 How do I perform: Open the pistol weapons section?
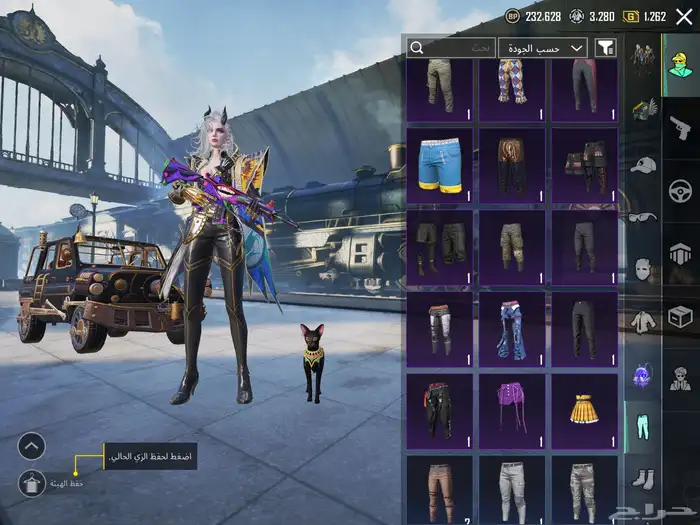tap(680, 126)
